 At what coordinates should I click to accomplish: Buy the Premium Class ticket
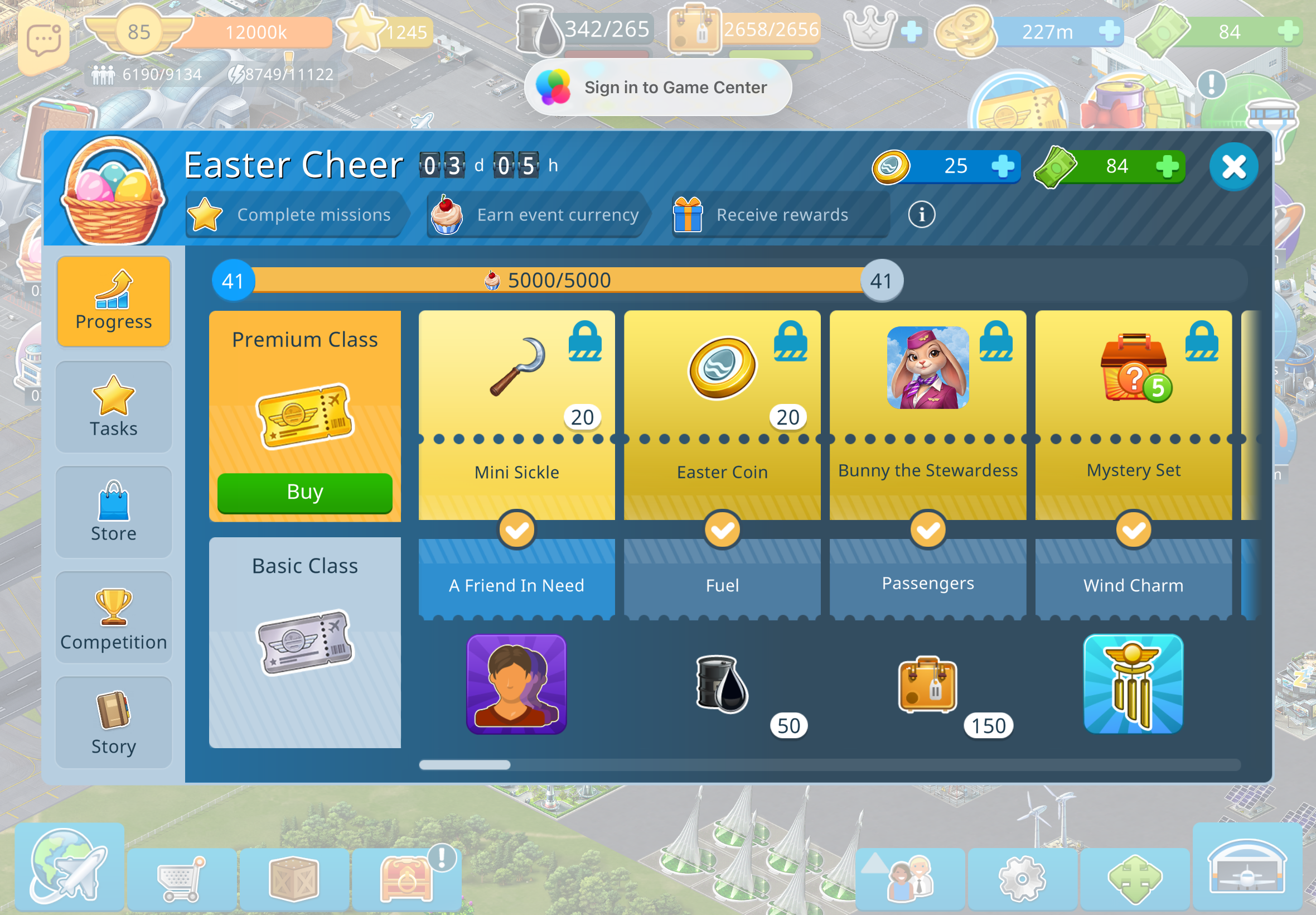(305, 493)
